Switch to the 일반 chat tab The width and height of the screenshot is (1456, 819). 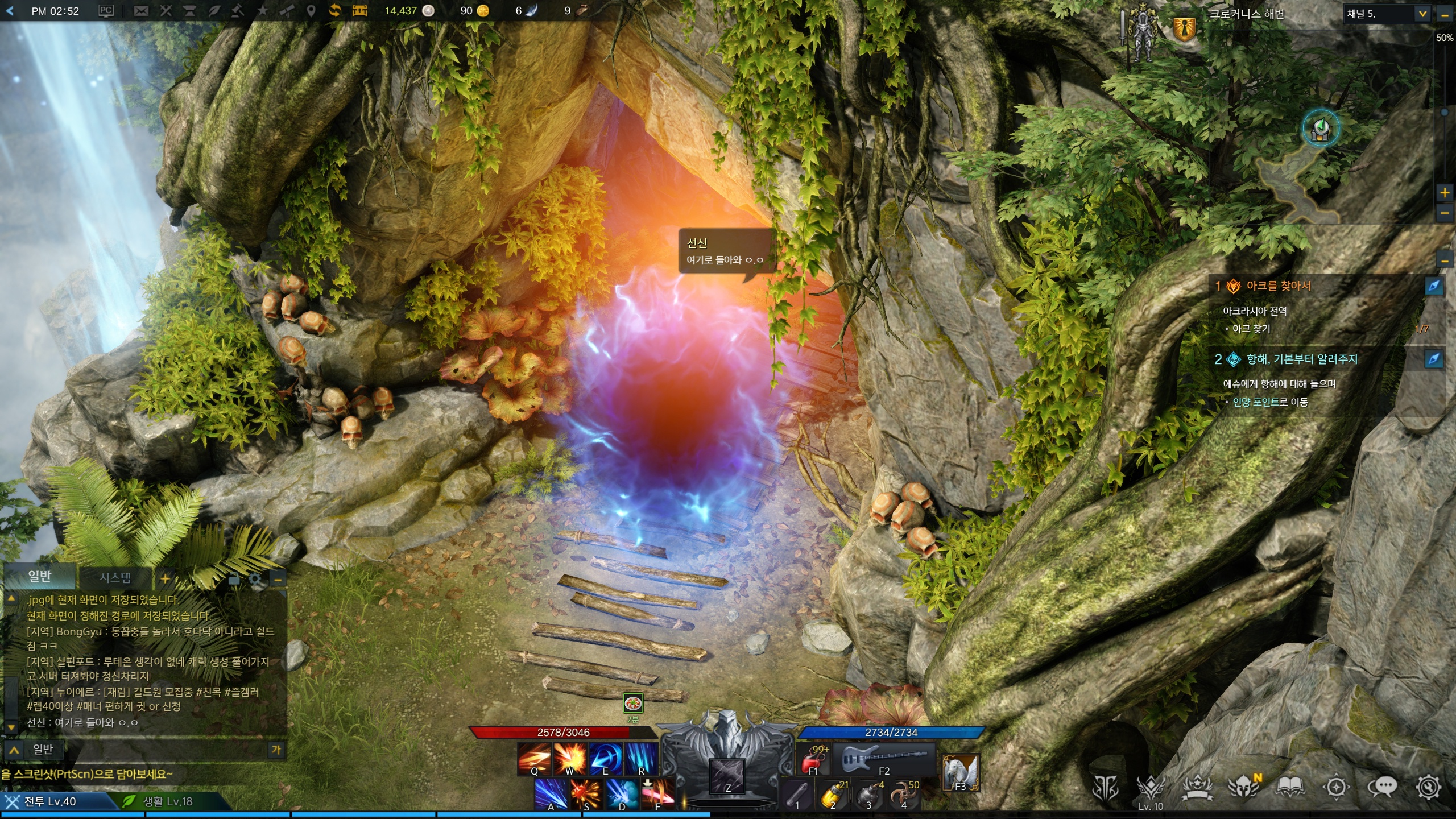pos(40,577)
